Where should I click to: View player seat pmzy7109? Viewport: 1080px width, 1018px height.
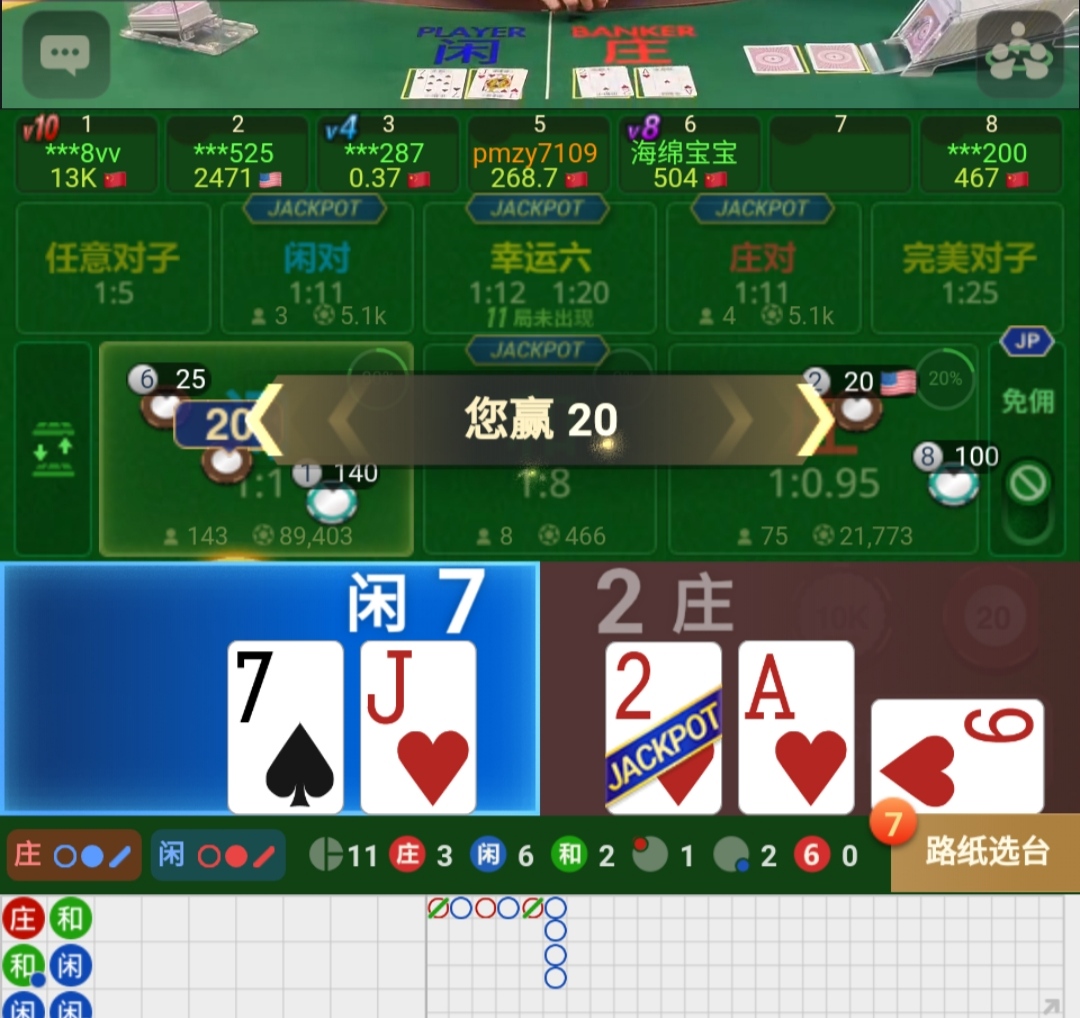coord(538,154)
